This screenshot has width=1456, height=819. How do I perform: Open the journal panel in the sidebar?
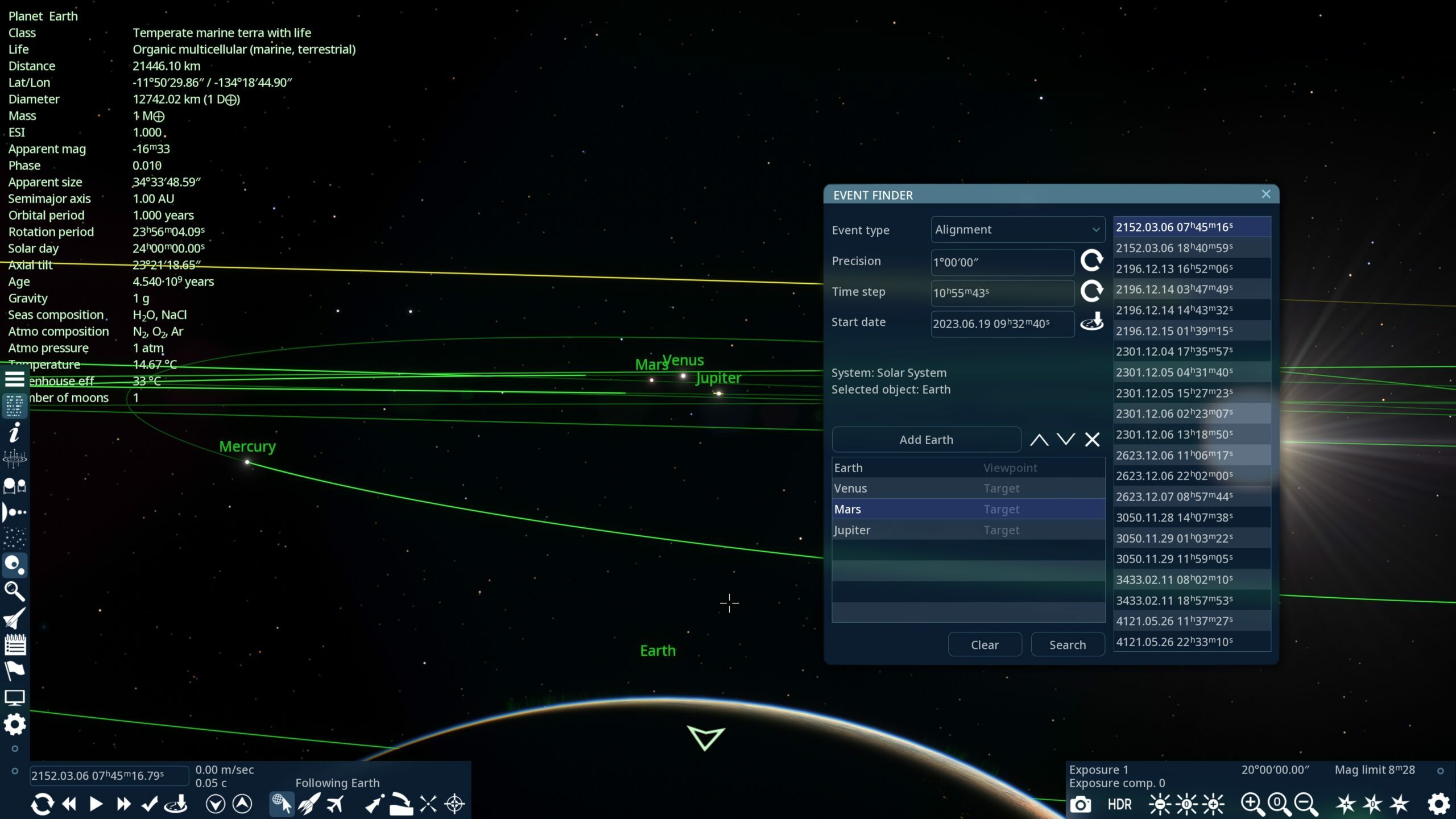coord(15,644)
